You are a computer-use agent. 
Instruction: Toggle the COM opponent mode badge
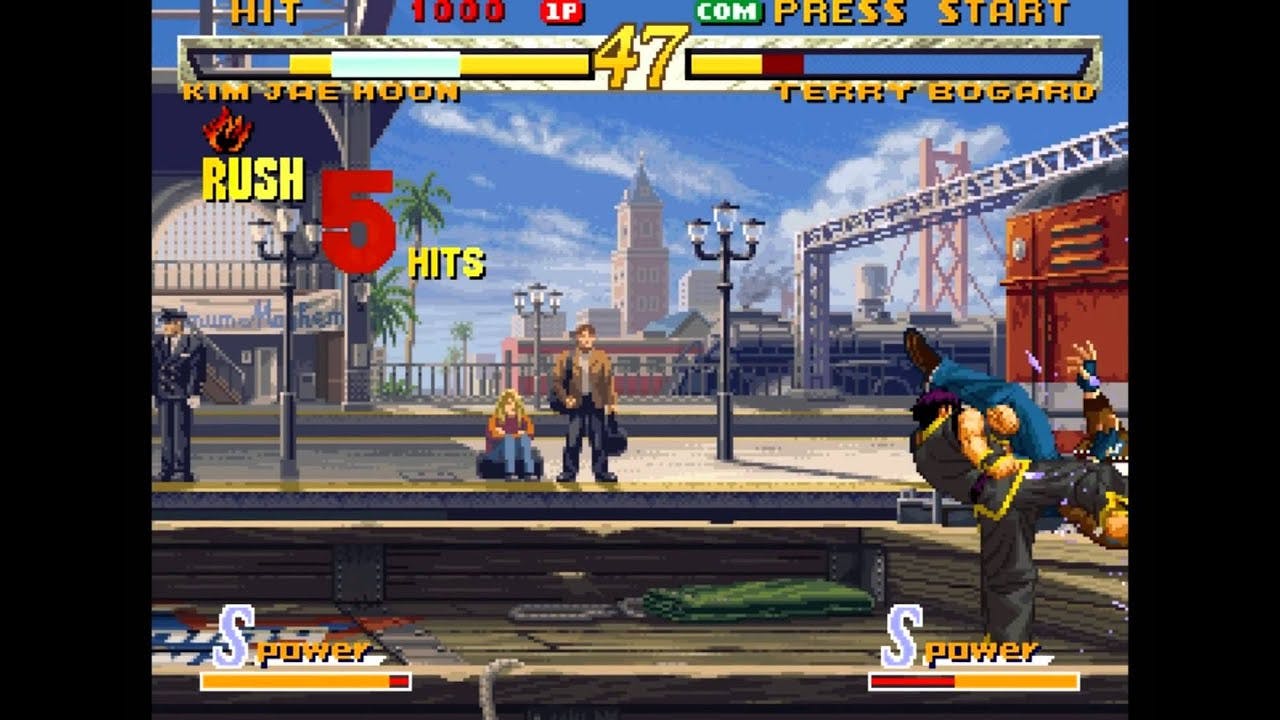point(728,13)
